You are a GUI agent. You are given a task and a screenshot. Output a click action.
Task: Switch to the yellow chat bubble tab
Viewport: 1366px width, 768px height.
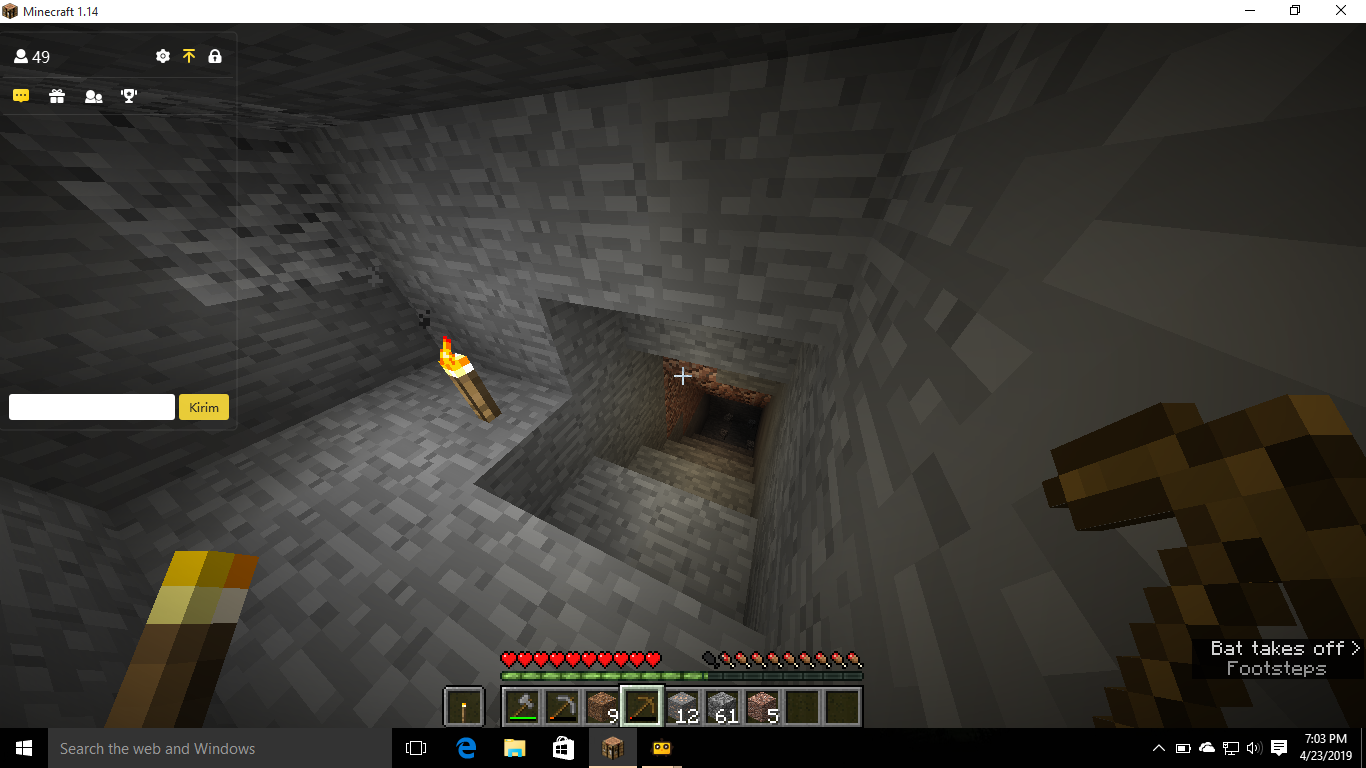21,96
